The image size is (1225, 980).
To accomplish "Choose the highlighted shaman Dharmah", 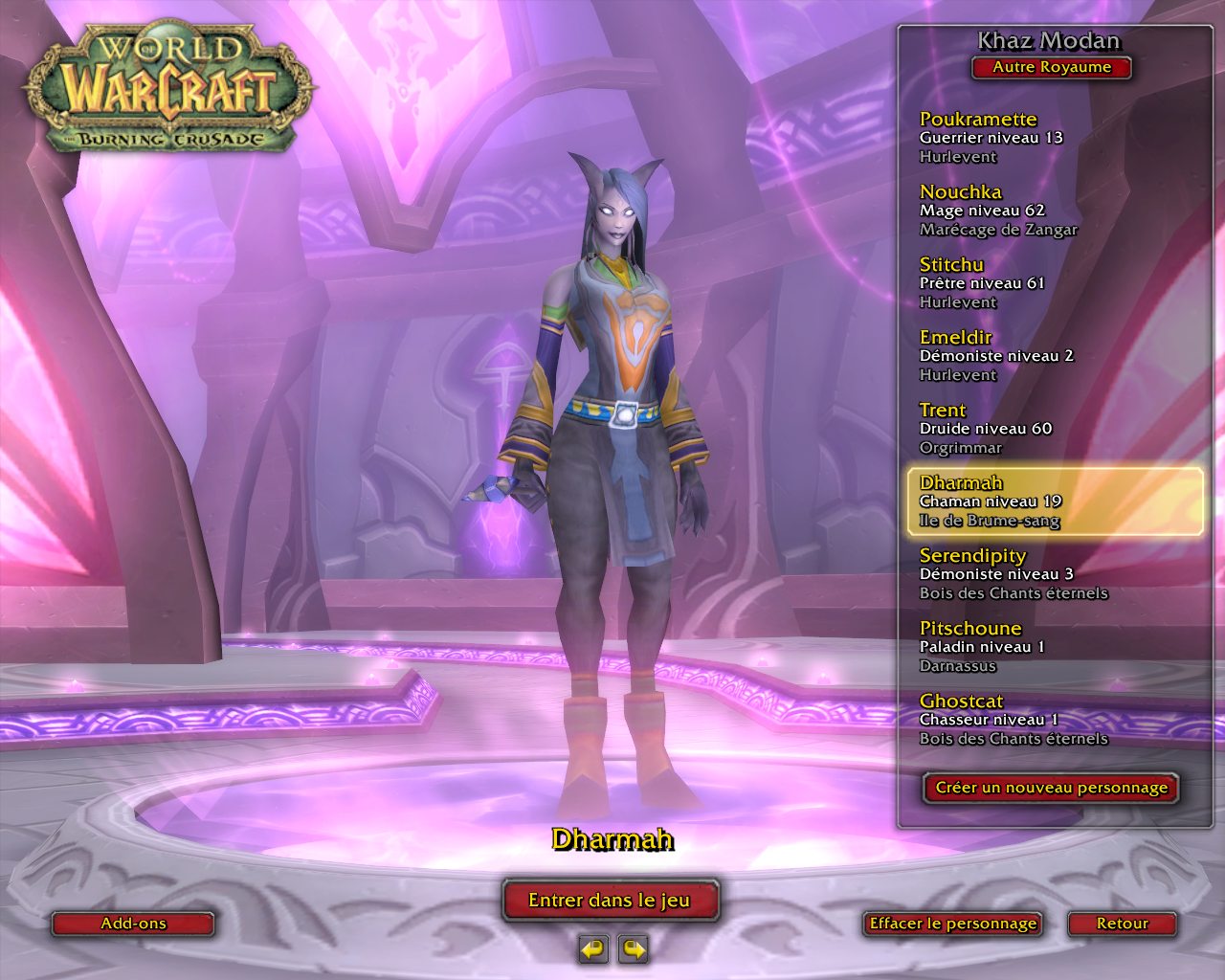I will coord(1053,501).
